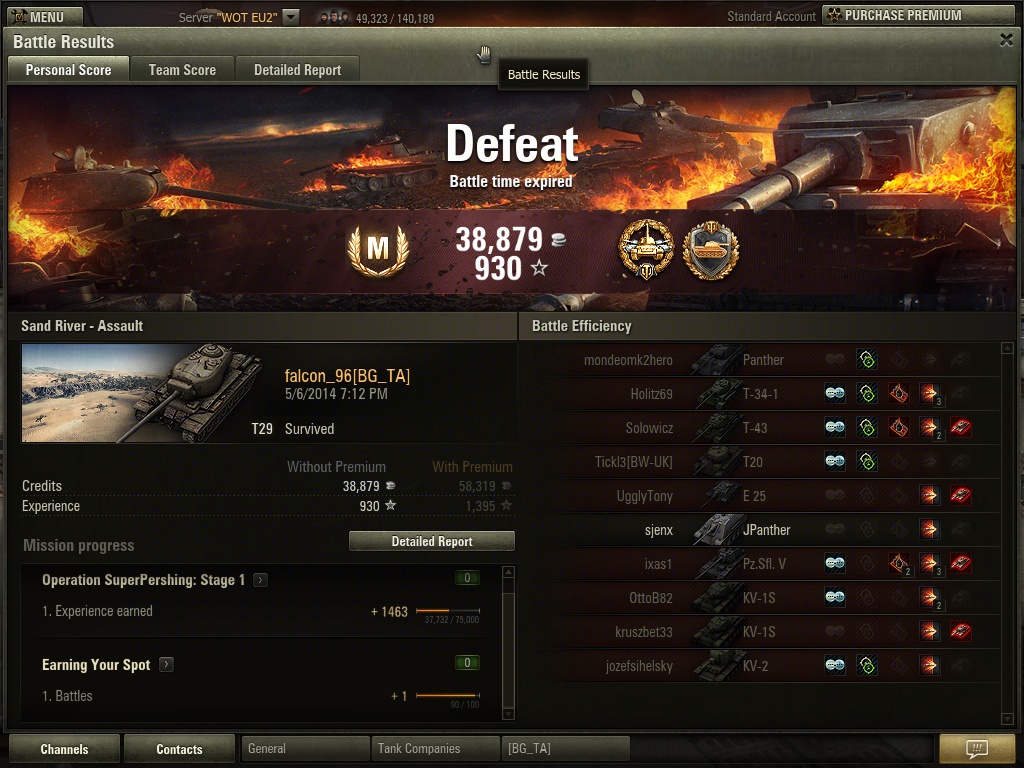The image size is (1024, 768).
Task: Open the main MENU button
Action: (x=39, y=16)
